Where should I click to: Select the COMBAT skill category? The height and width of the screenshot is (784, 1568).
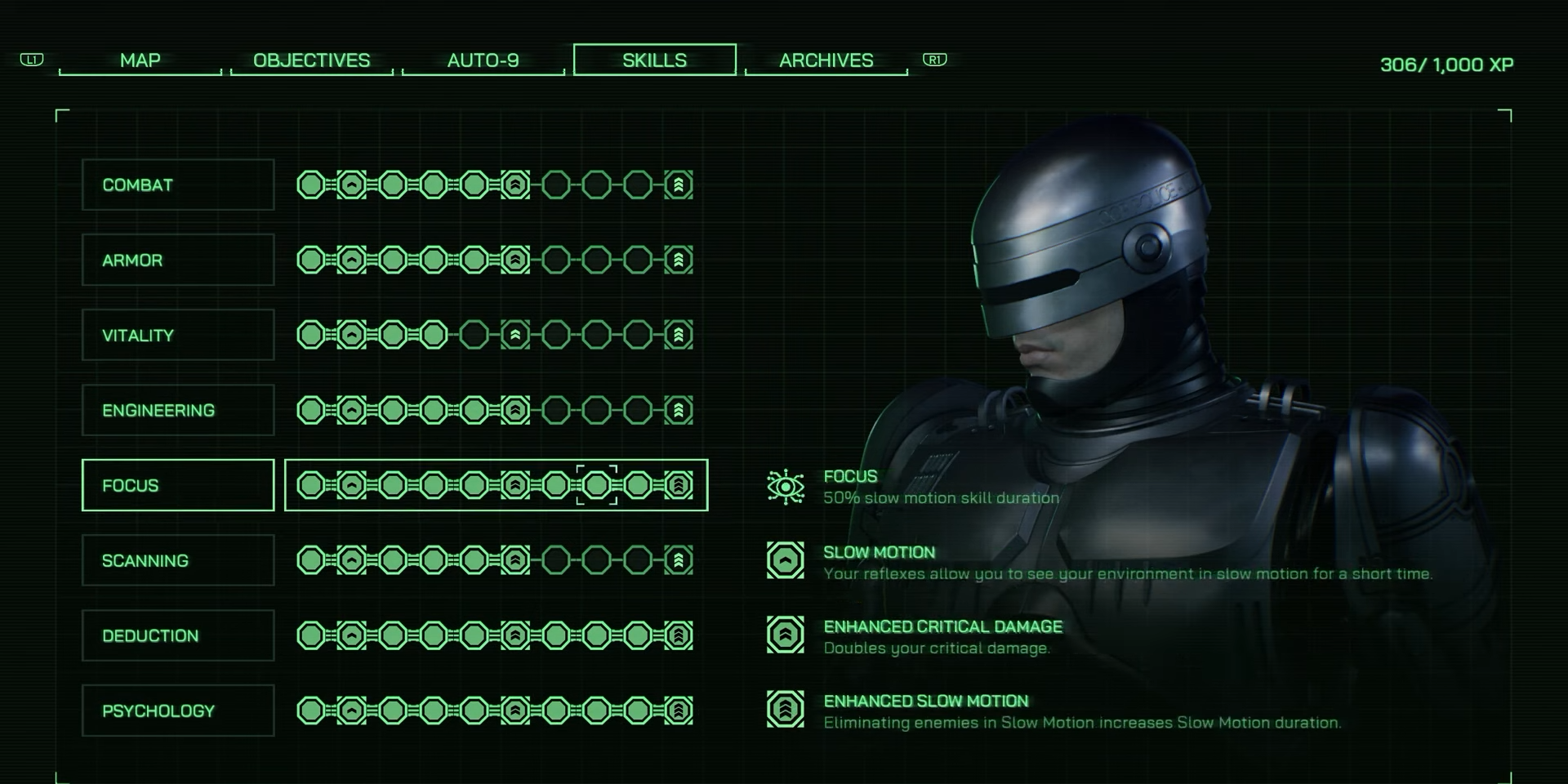point(177,185)
